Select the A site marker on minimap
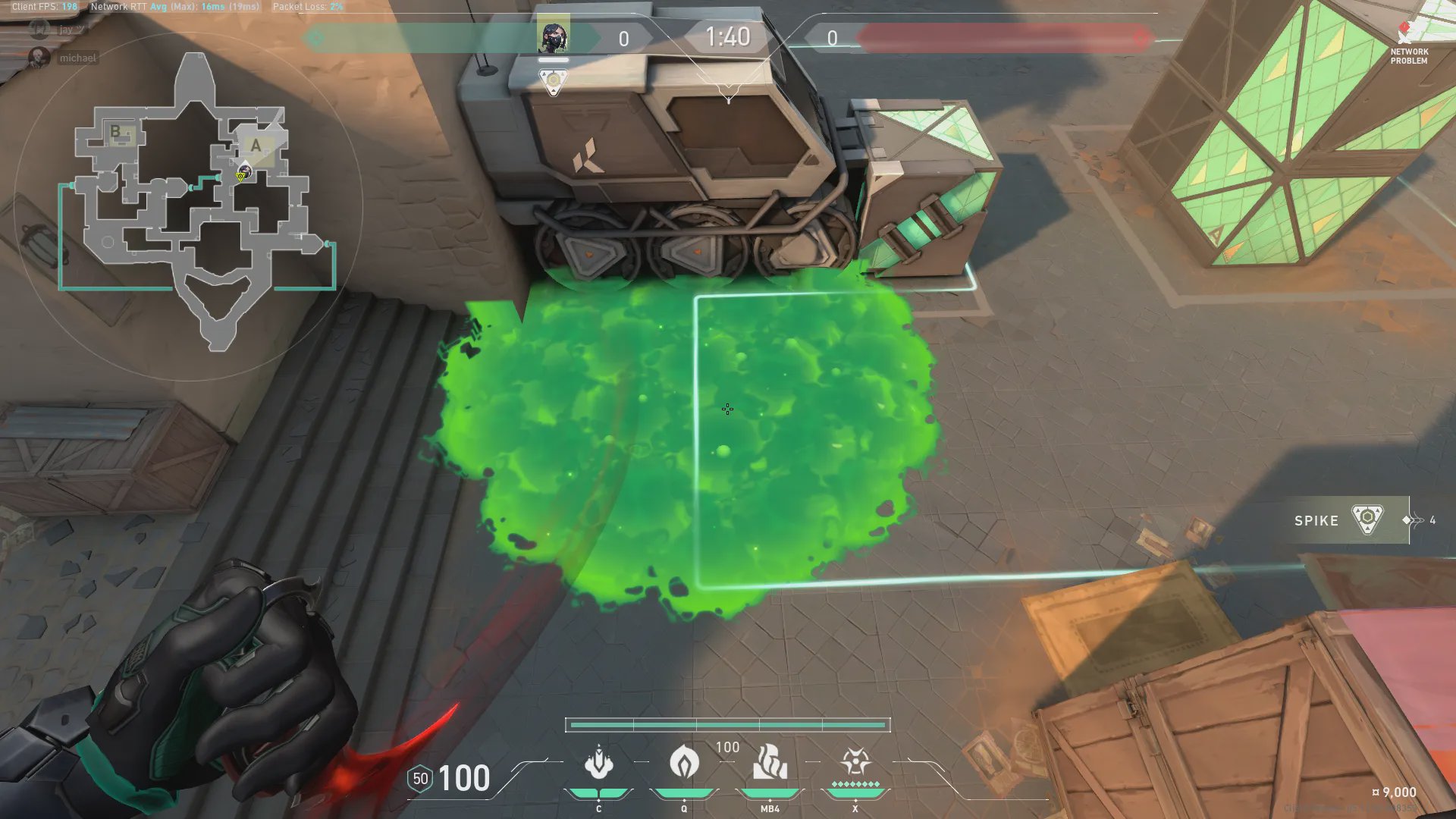Screen dimensions: 1456x819 [256, 146]
